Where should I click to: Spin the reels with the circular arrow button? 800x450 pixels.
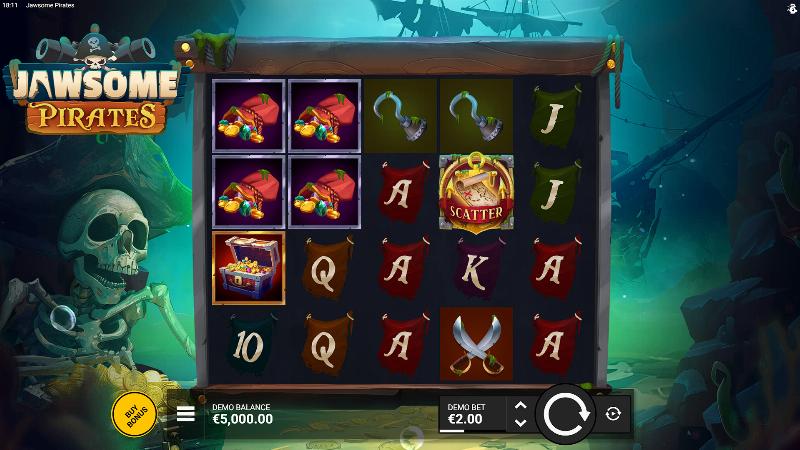pos(567,413)
